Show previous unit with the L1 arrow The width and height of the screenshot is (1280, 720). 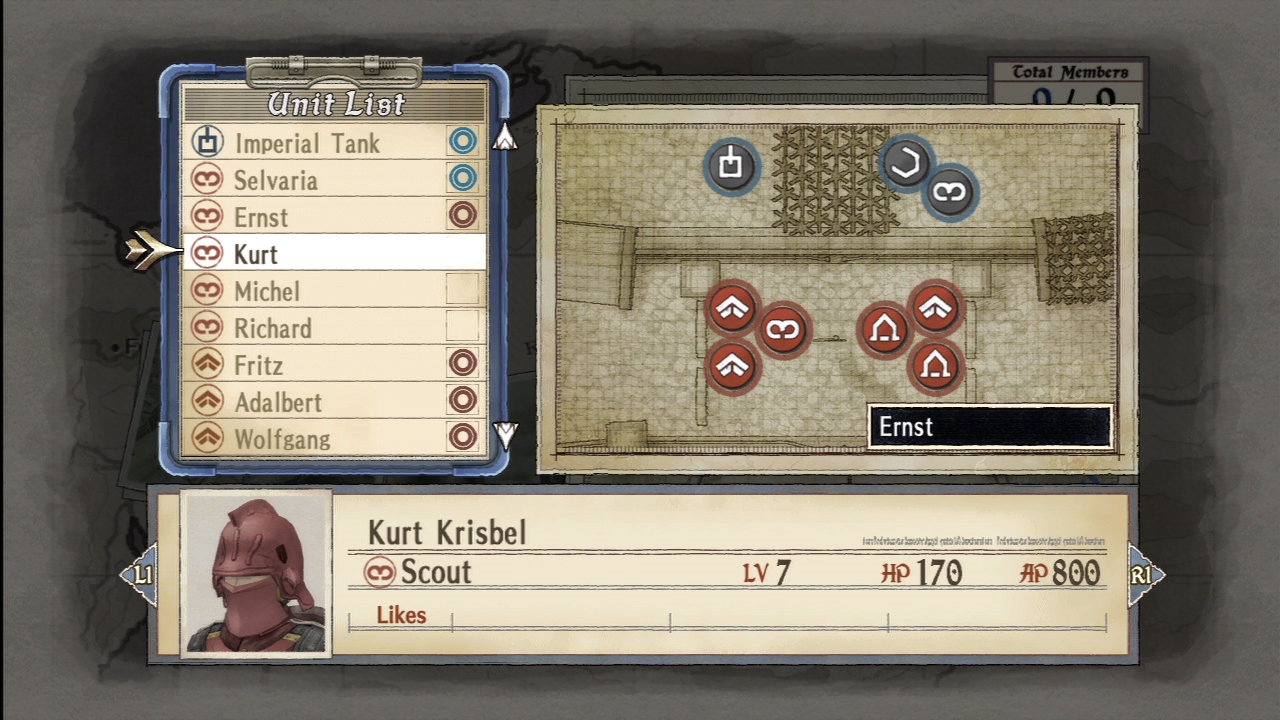[x=140, y=575]
